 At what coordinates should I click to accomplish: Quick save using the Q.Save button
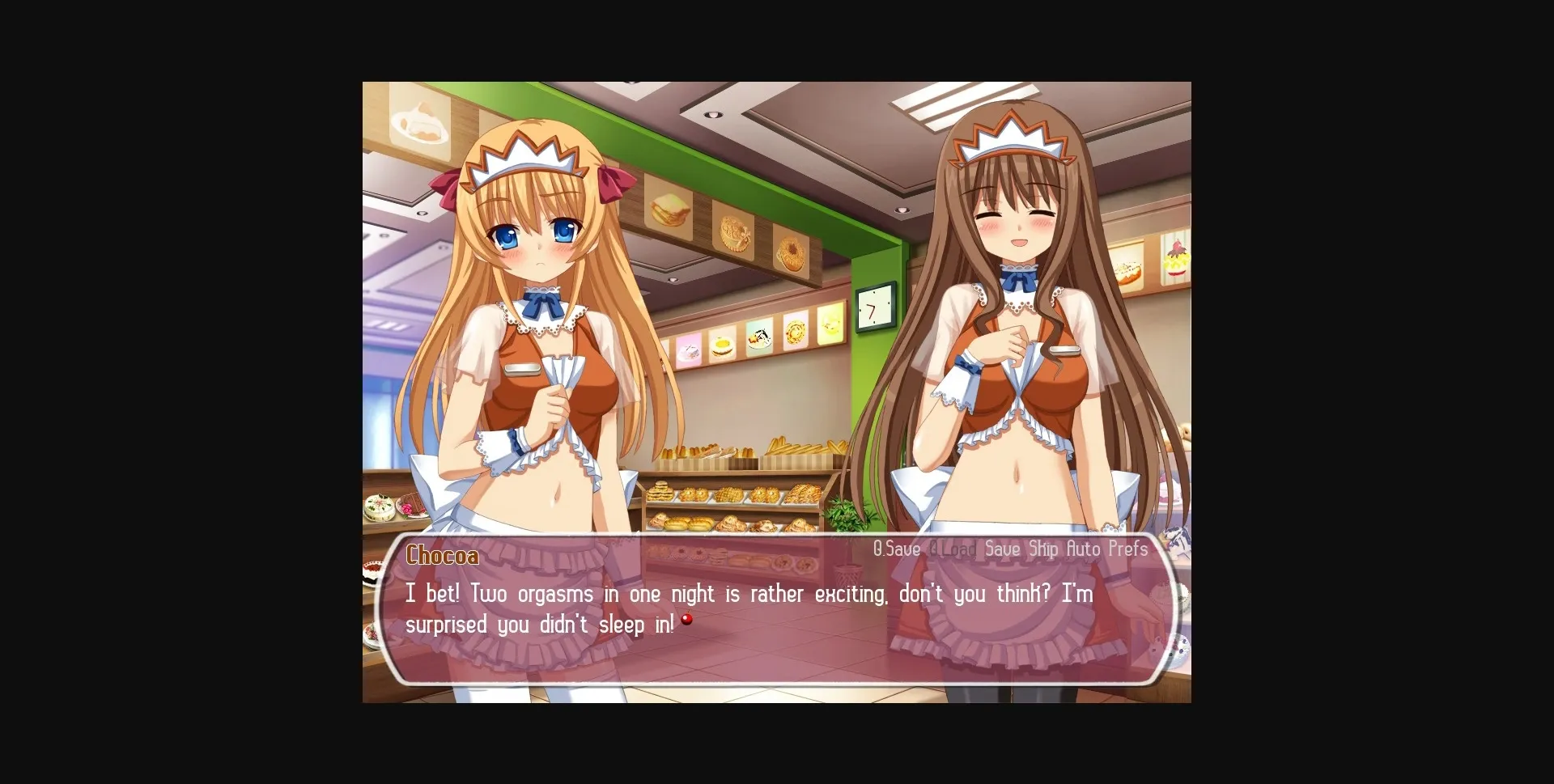[895, 549]
